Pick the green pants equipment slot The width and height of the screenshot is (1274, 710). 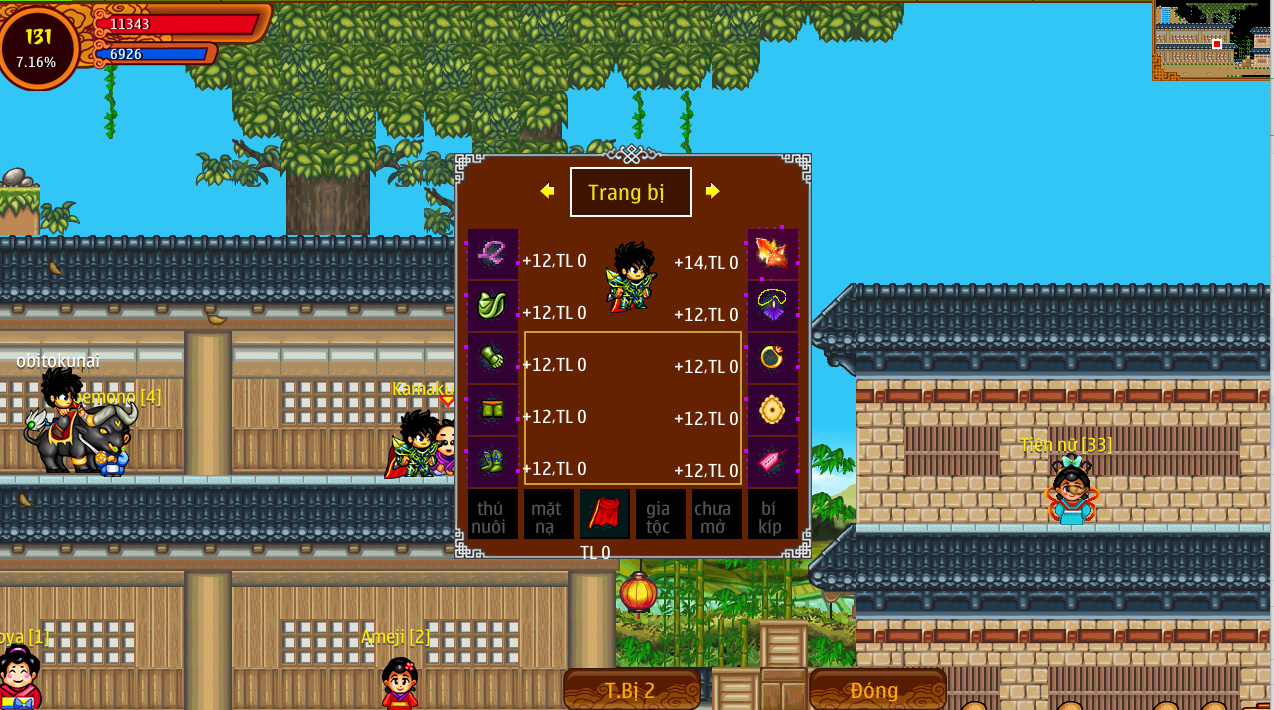(x=492, y=410)
